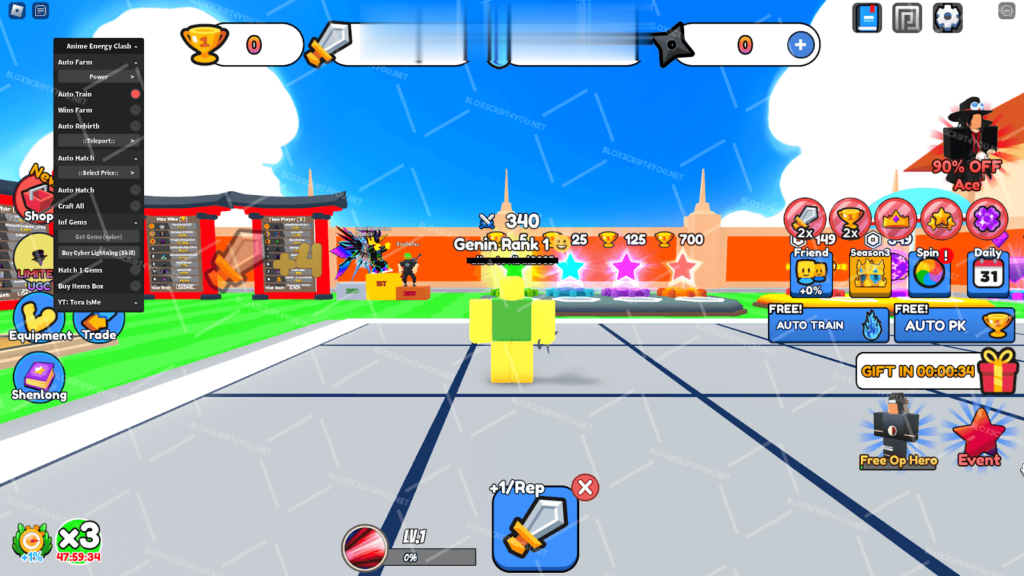This screenshot has width=1024, height=576.
Task: Activate the Free Auto PK button
Action: 954,325
